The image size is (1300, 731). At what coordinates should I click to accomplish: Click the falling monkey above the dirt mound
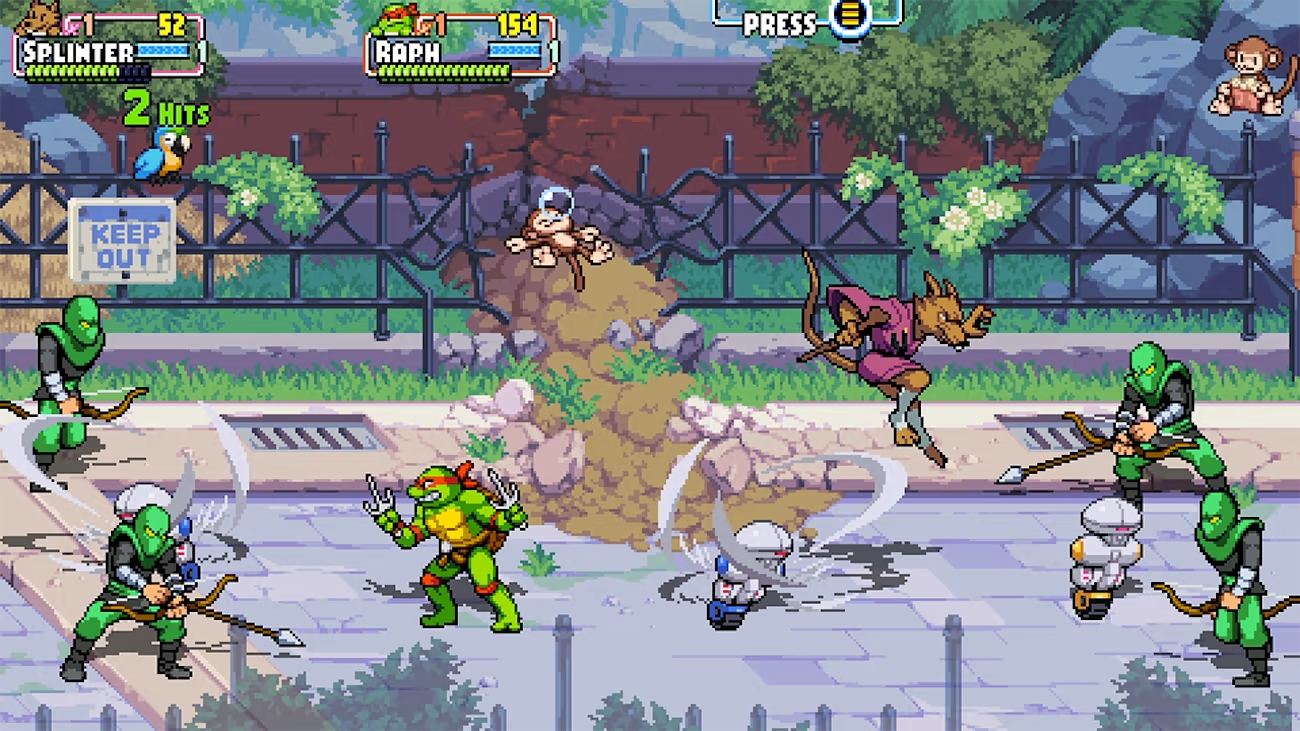coord(558,237)
